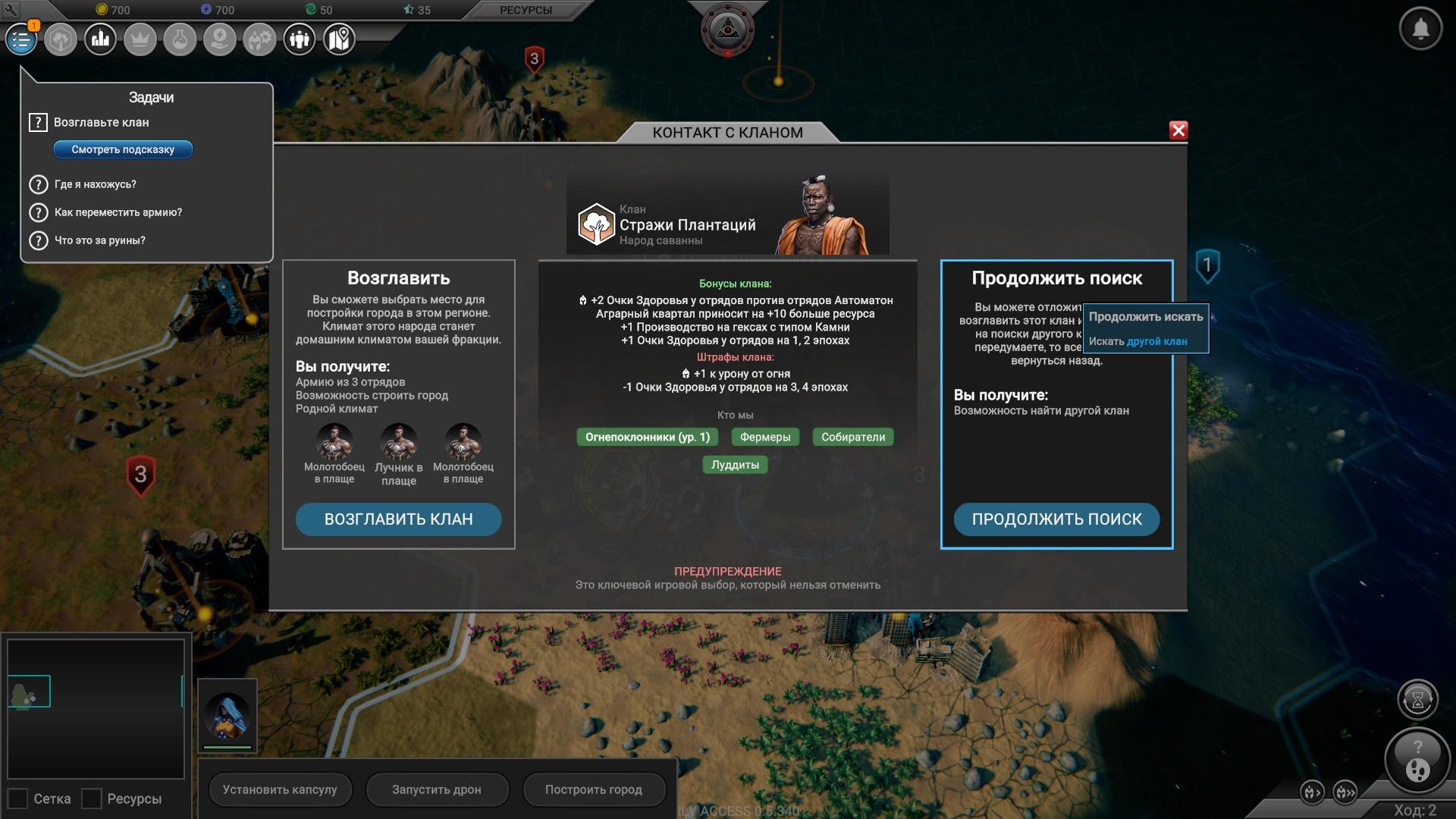This screenshot has width=1456, height=819.
Task: Open notifications bell
Action: 1420,29
